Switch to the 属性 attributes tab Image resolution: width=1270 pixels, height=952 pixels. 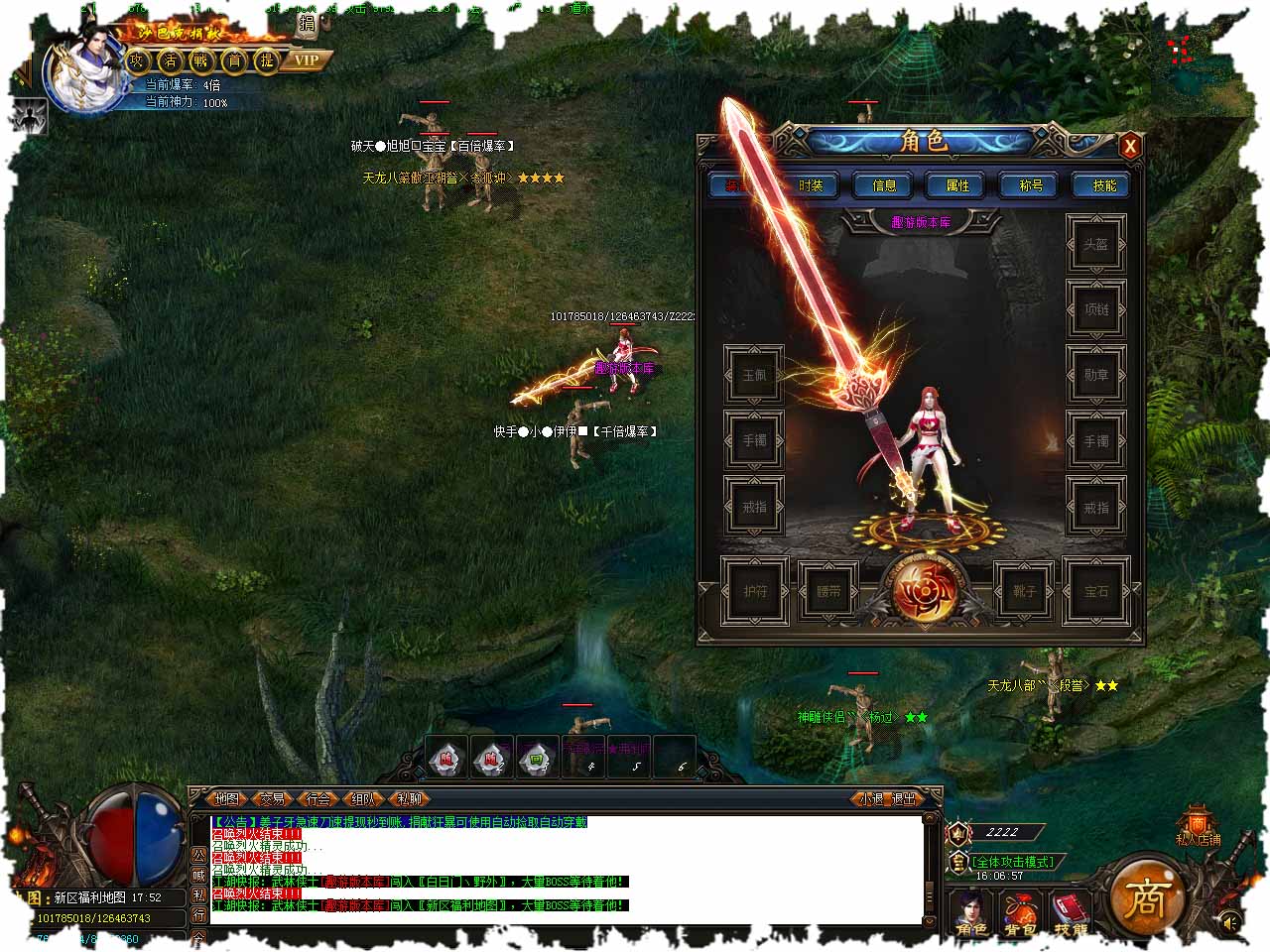[957, 185]
